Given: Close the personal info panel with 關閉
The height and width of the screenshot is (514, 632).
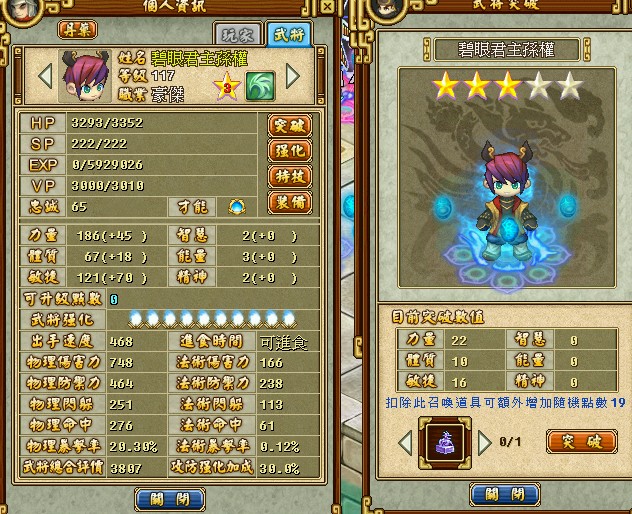Looking at the screenshot, I should click(163, 496).
